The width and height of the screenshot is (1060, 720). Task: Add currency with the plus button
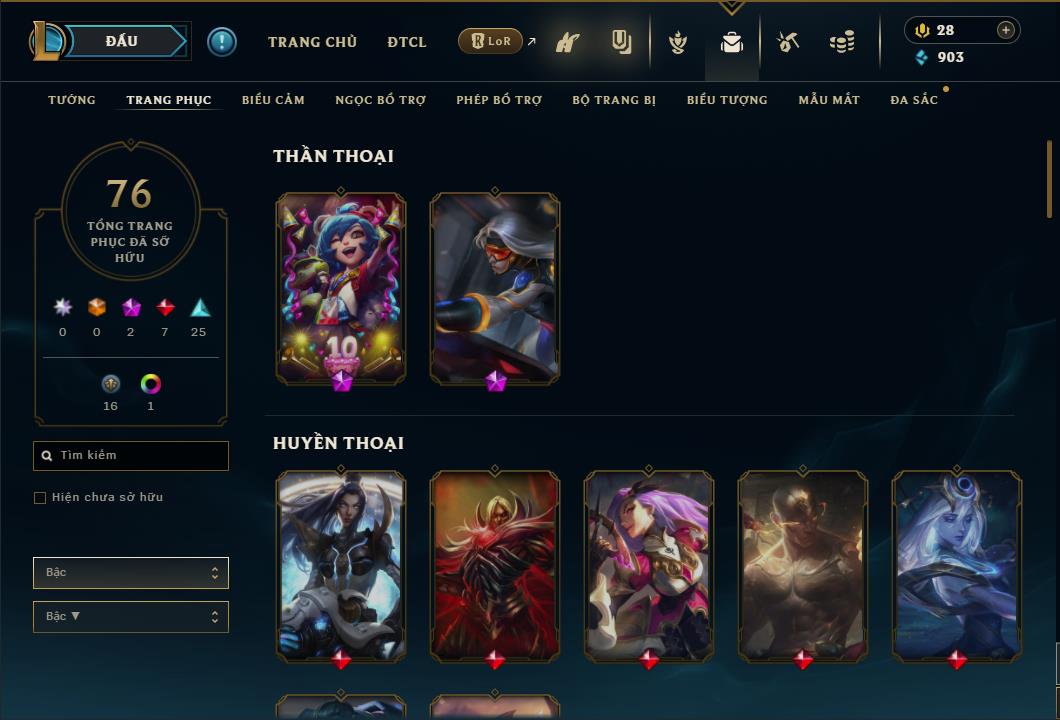pyautogui.click(x=1006, y=30)
